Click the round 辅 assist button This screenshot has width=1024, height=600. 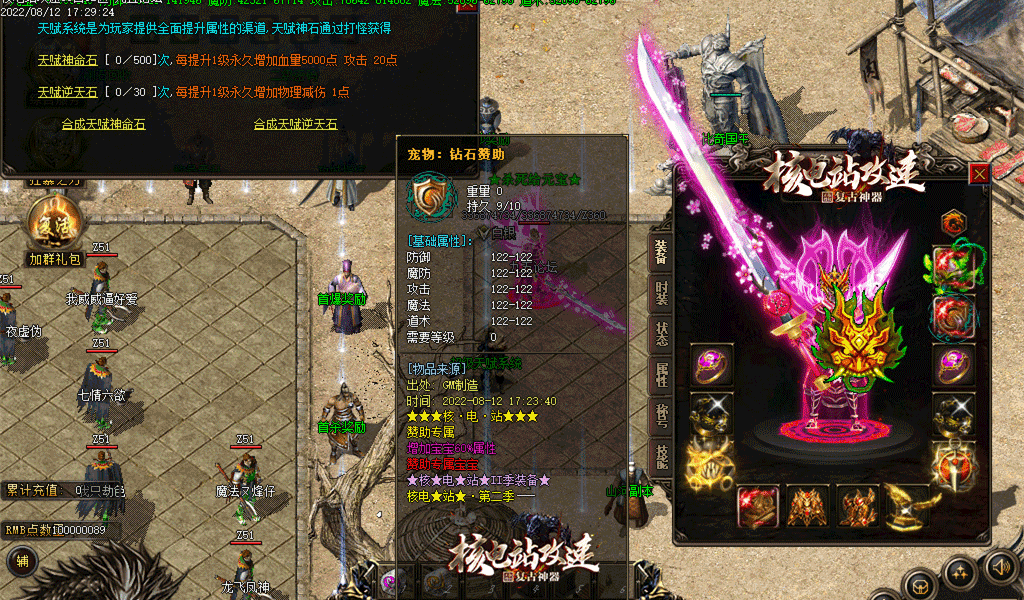(22, 562)
